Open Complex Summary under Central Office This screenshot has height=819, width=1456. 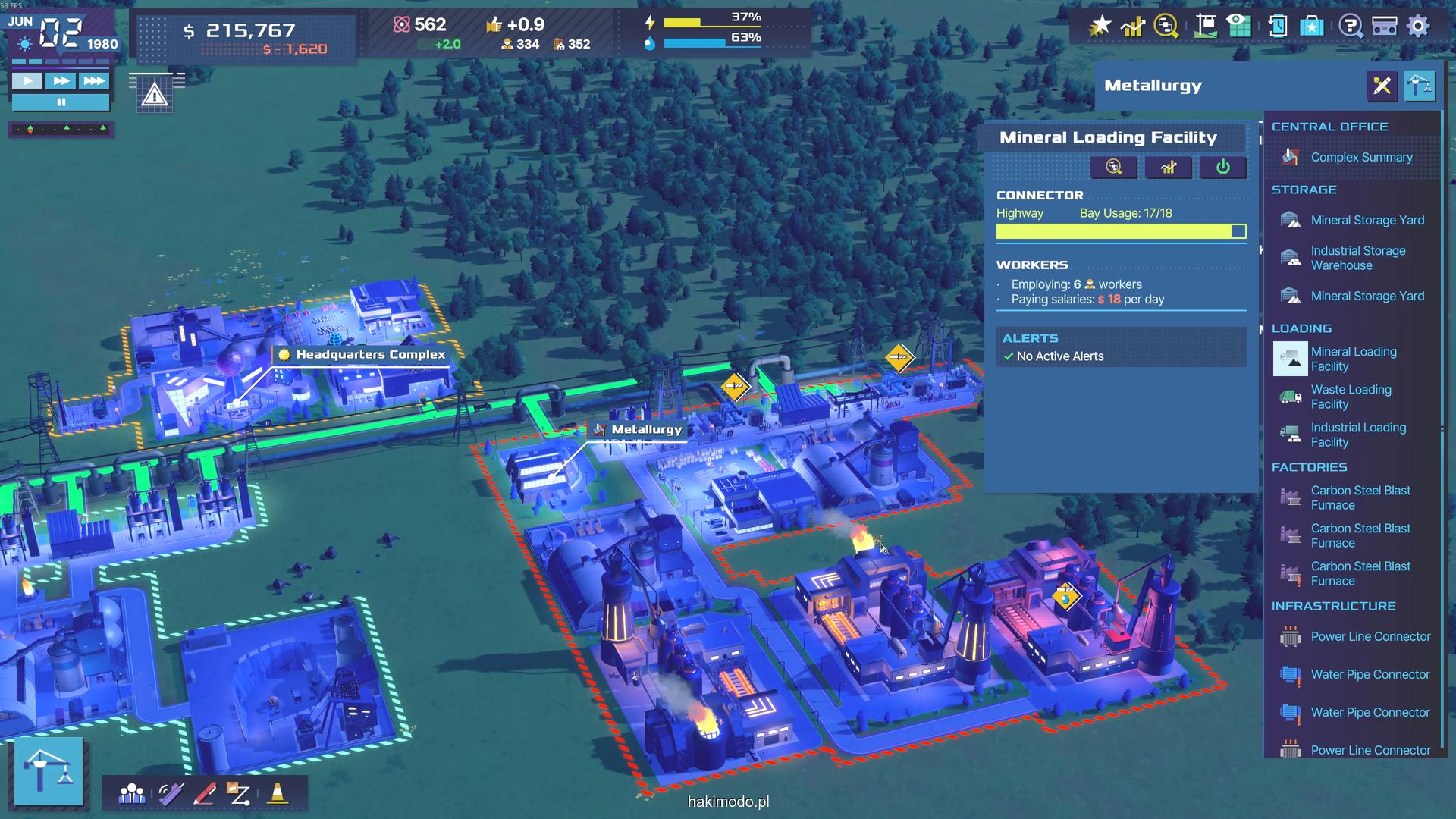[1361, 158]
